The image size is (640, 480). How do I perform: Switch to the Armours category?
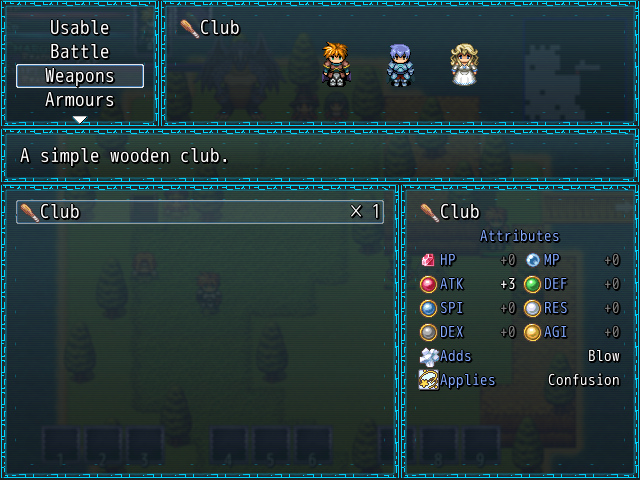80,100
